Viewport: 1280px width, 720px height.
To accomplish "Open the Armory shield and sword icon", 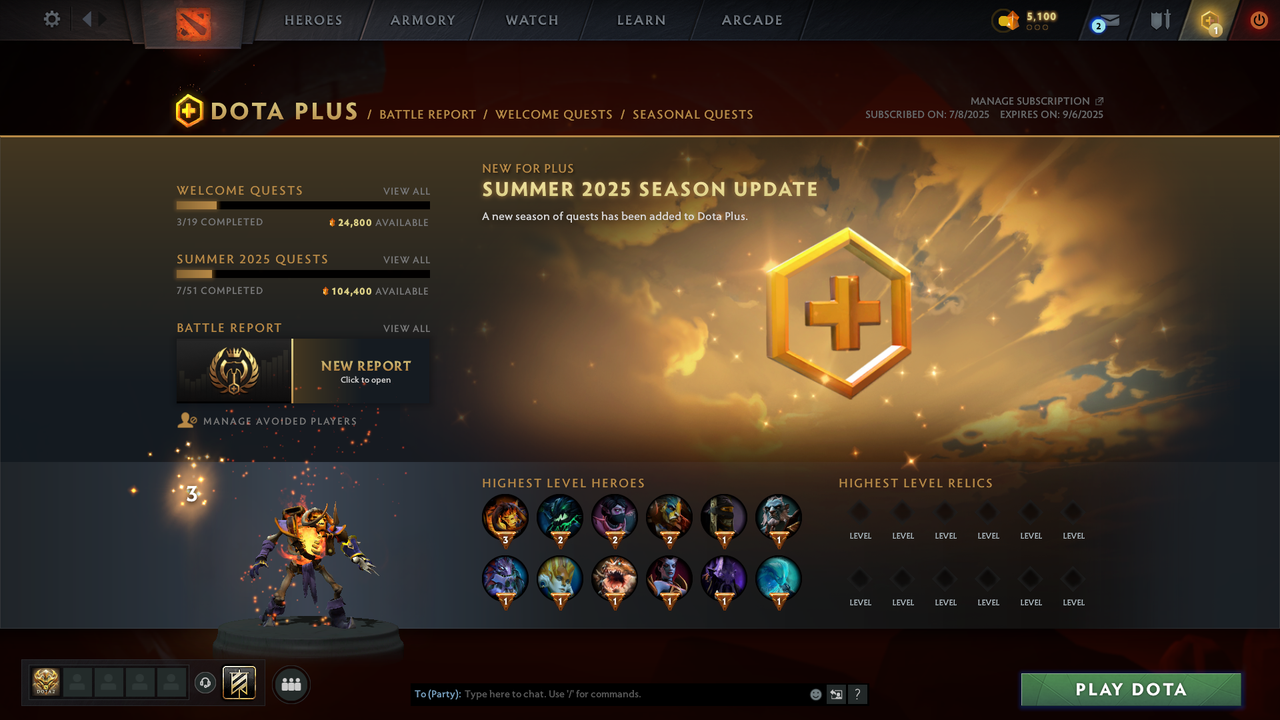I will pos(1159,20).
